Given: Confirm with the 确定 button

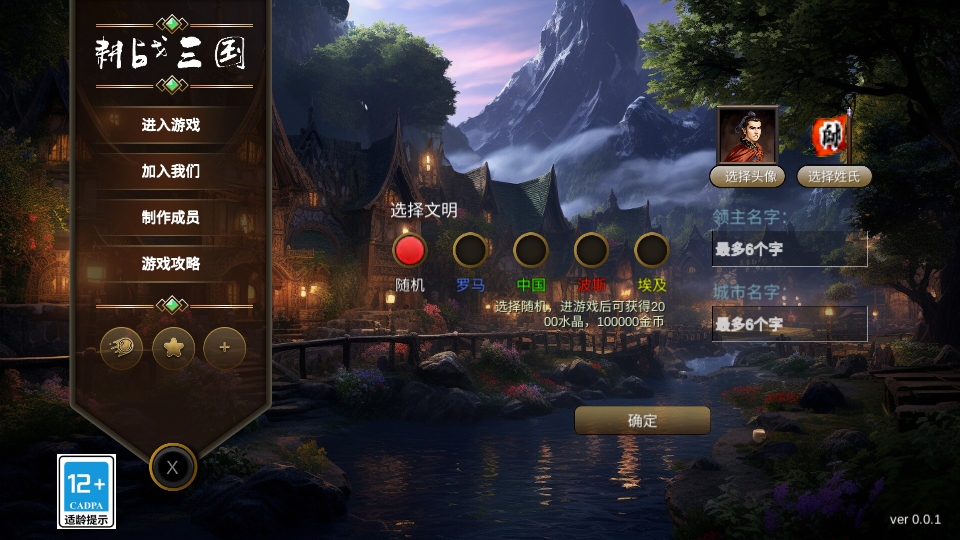Looking at the screenshot, I should coord(643,420).
